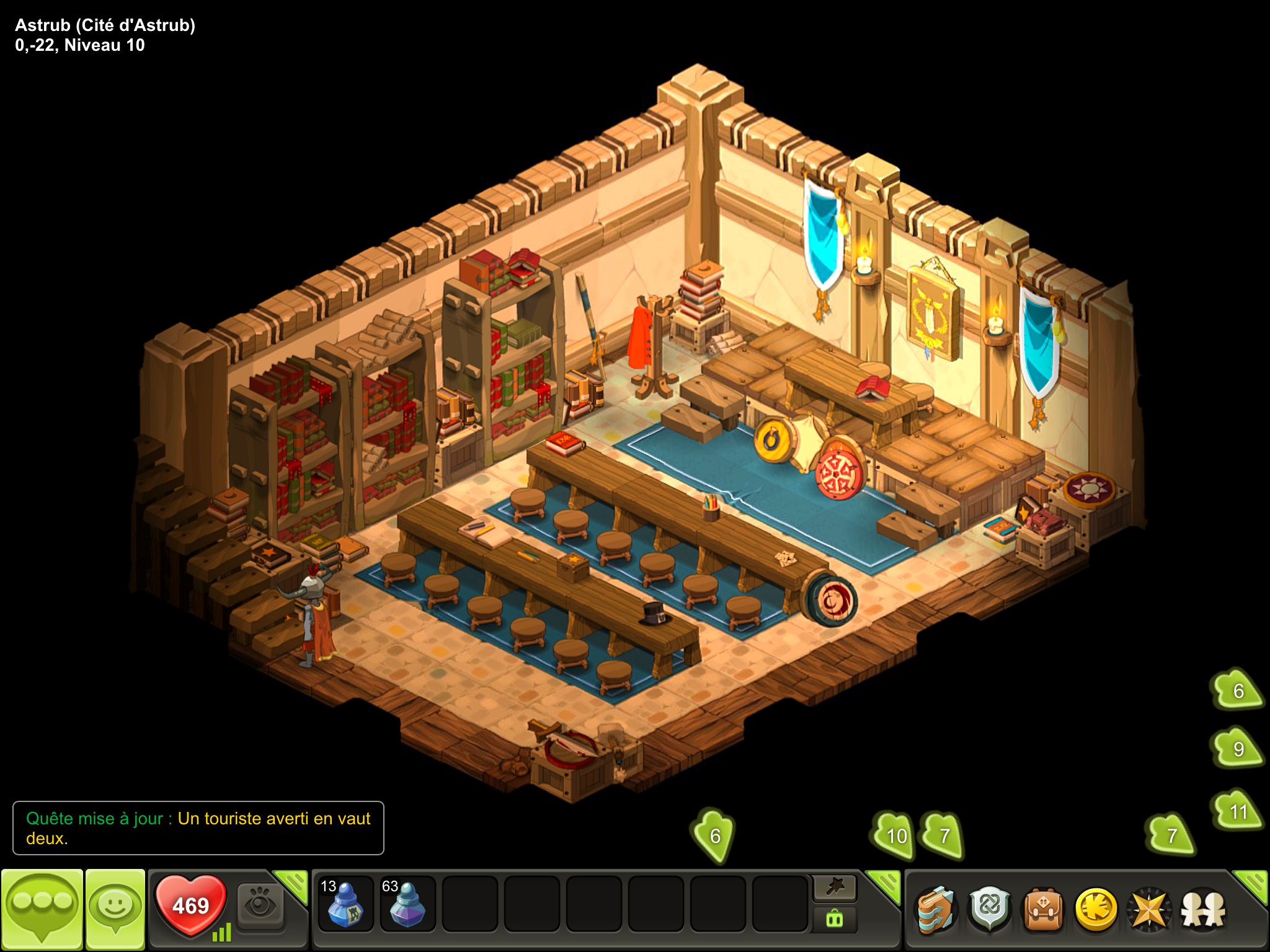Open the gold kama coin shop
Image resolution: width=1270 pixels, height=952 pixels.
(x=1096, y=910)
